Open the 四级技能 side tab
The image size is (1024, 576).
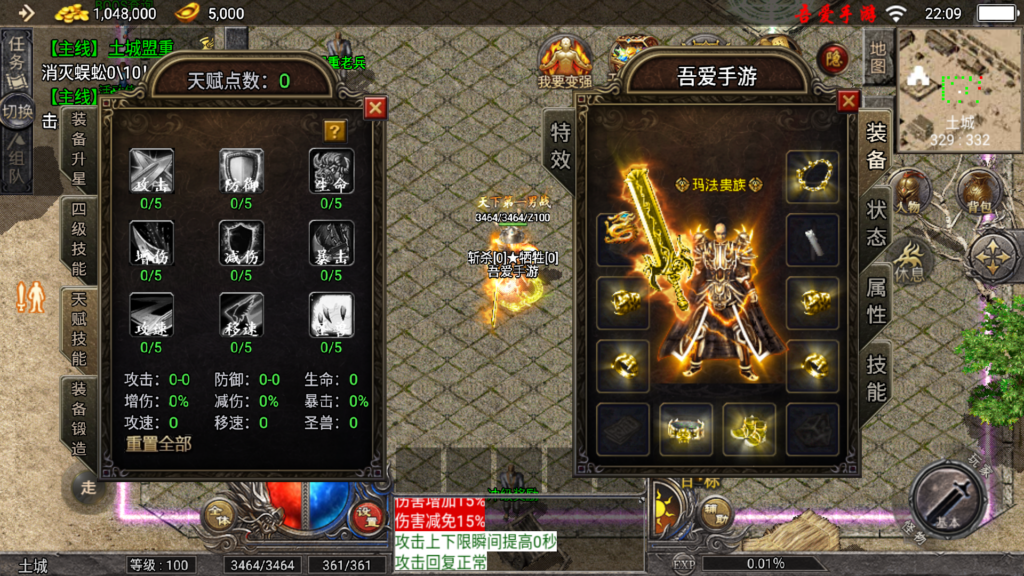tap(78, 238)
